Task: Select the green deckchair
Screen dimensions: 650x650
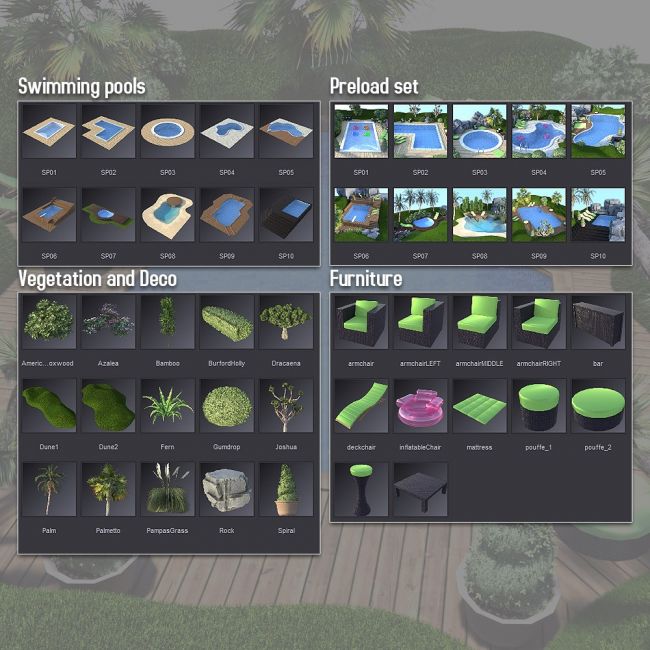Action: tap(361, 406)
